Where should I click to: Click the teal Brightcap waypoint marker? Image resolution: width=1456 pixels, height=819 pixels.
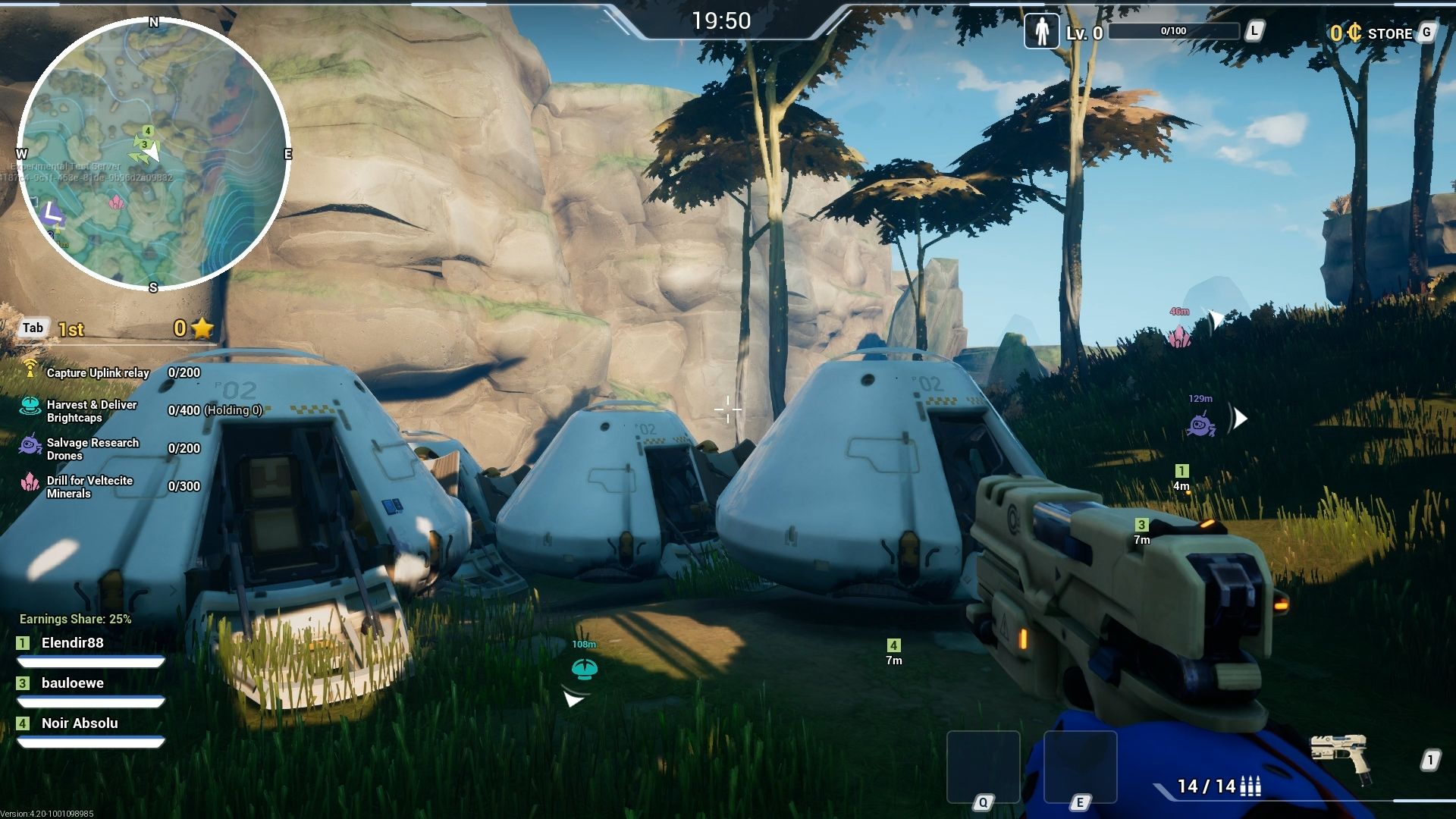(584, 669)
